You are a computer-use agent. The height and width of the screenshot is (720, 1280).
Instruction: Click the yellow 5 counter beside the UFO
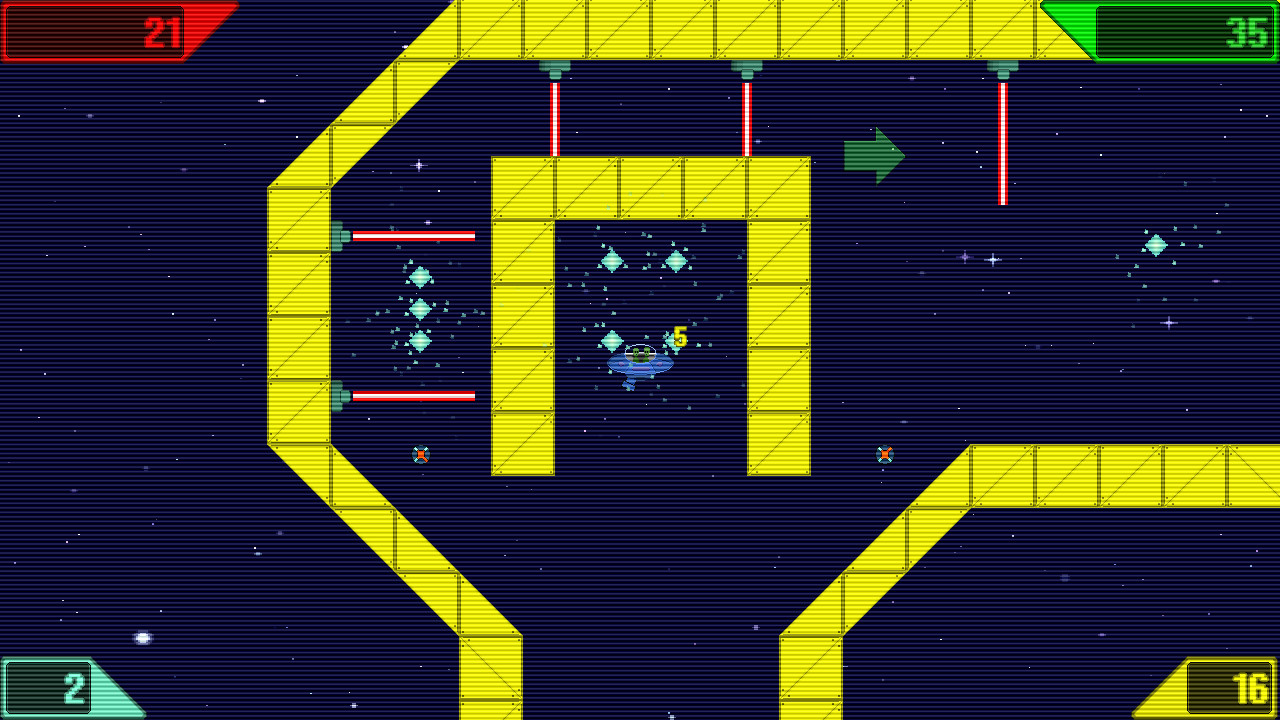[x=679, y=339]
